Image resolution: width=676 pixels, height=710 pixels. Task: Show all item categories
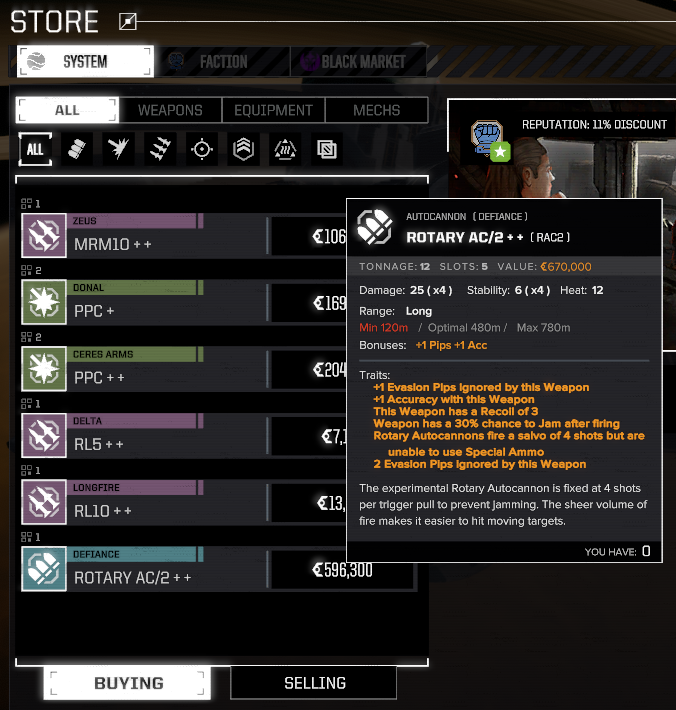[67, 110]
